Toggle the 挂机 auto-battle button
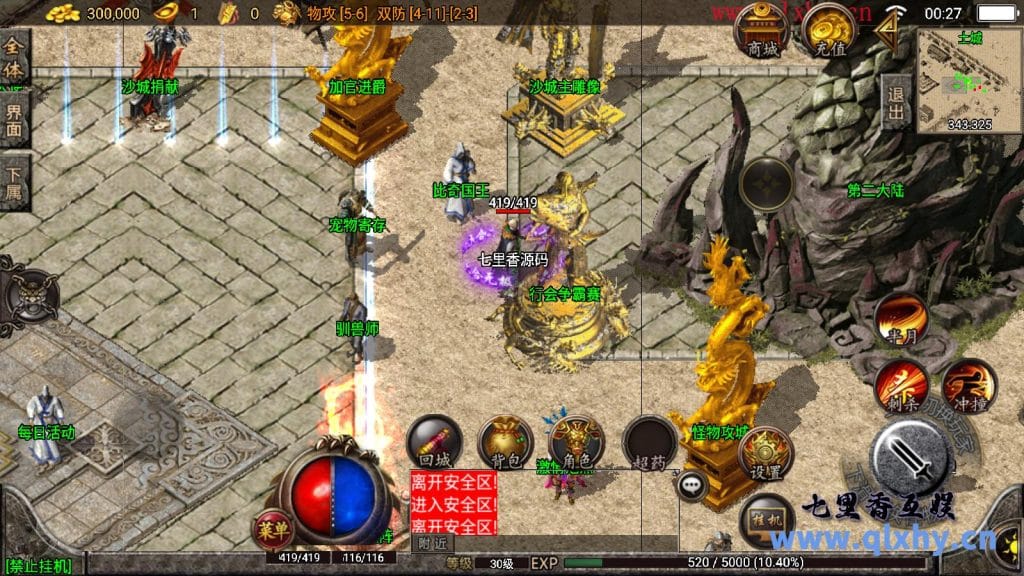Image resolution: width=1024 pixels, height=576 pixels. [x=767, y=520]
